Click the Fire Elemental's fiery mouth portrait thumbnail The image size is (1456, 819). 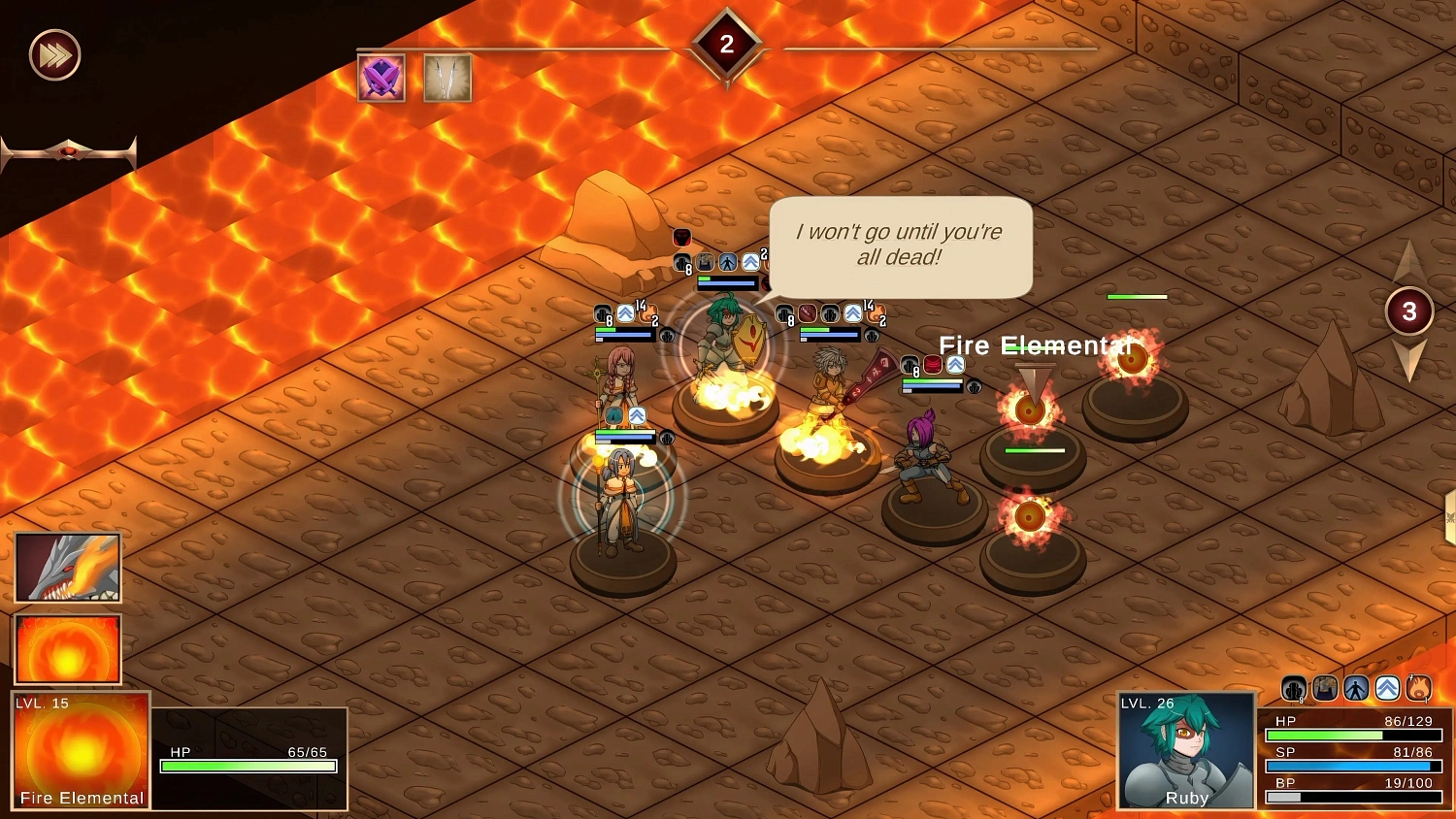click(x=68, y=567)
